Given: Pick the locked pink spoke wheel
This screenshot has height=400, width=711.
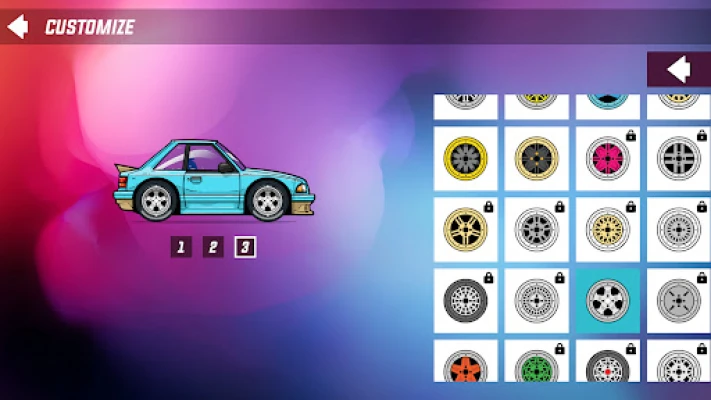Looking at the screenshot, I should coord(608,158).
